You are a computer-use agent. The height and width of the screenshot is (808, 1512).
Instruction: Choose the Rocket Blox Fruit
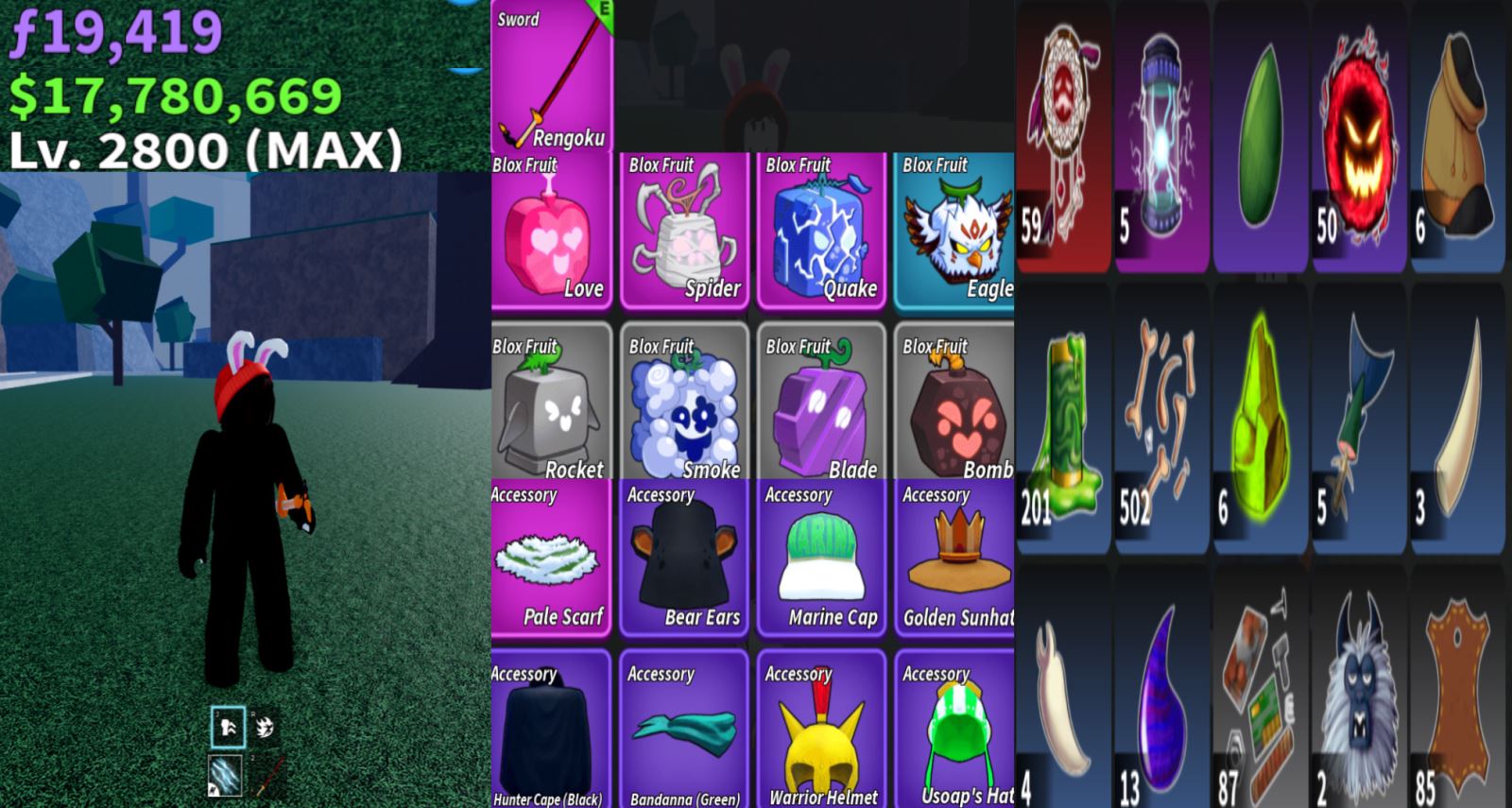point(552,404)
